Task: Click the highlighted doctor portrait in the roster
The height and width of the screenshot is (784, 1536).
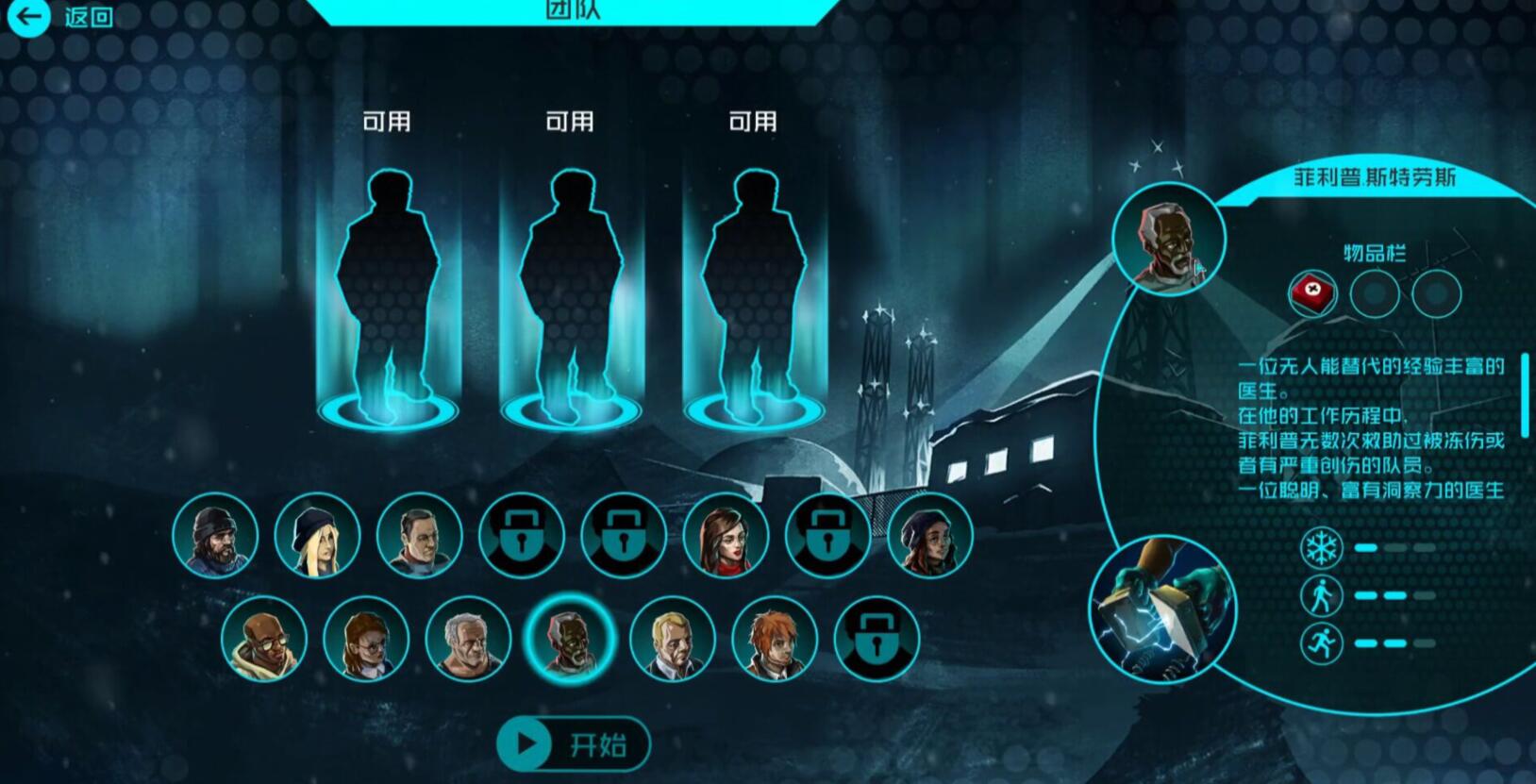Action: click(x=570, y=639)
